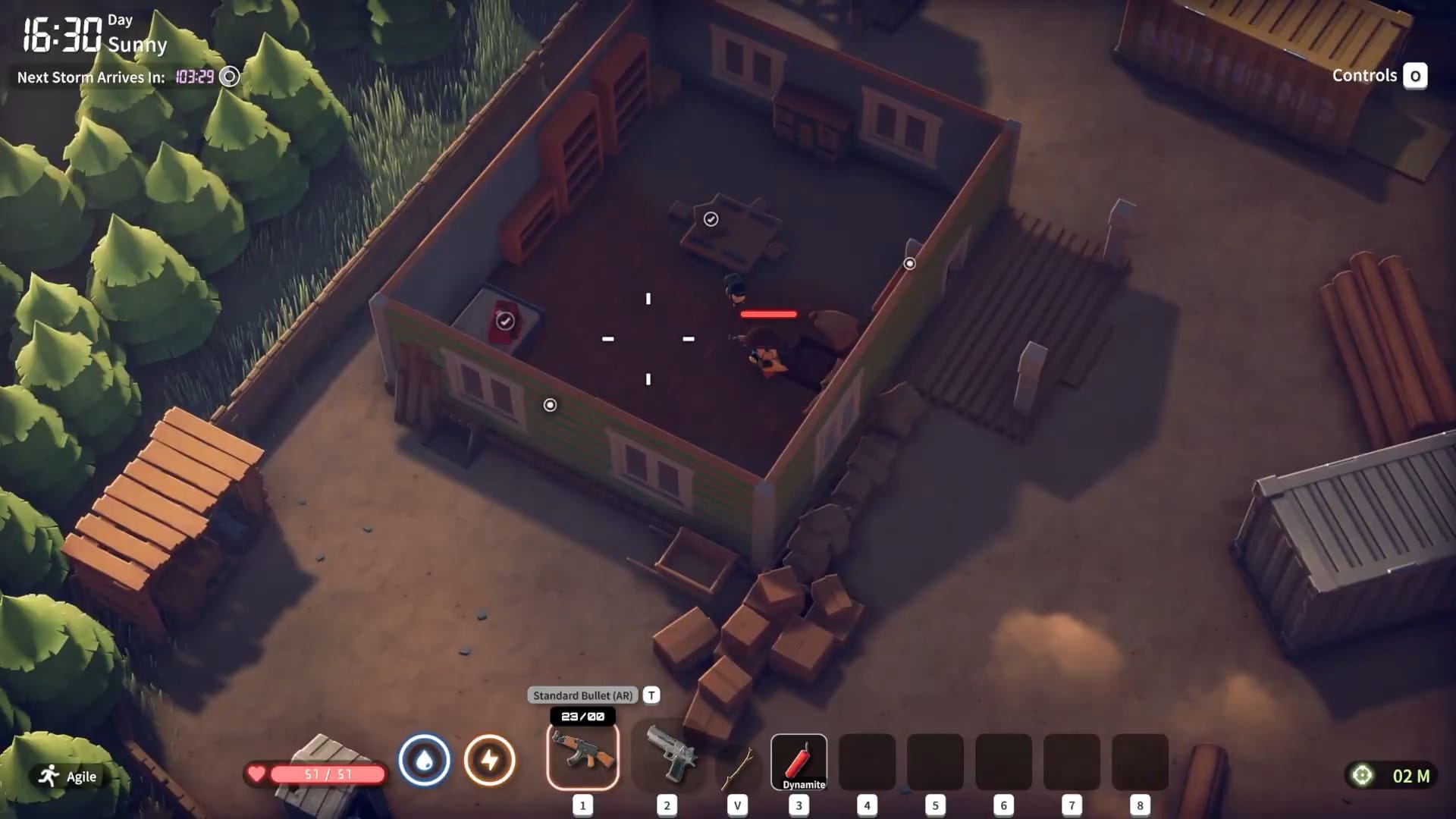Select the AK rifle in hotbar slot 1
Viewport: 1456px width, 819px height.
(581, 756)
